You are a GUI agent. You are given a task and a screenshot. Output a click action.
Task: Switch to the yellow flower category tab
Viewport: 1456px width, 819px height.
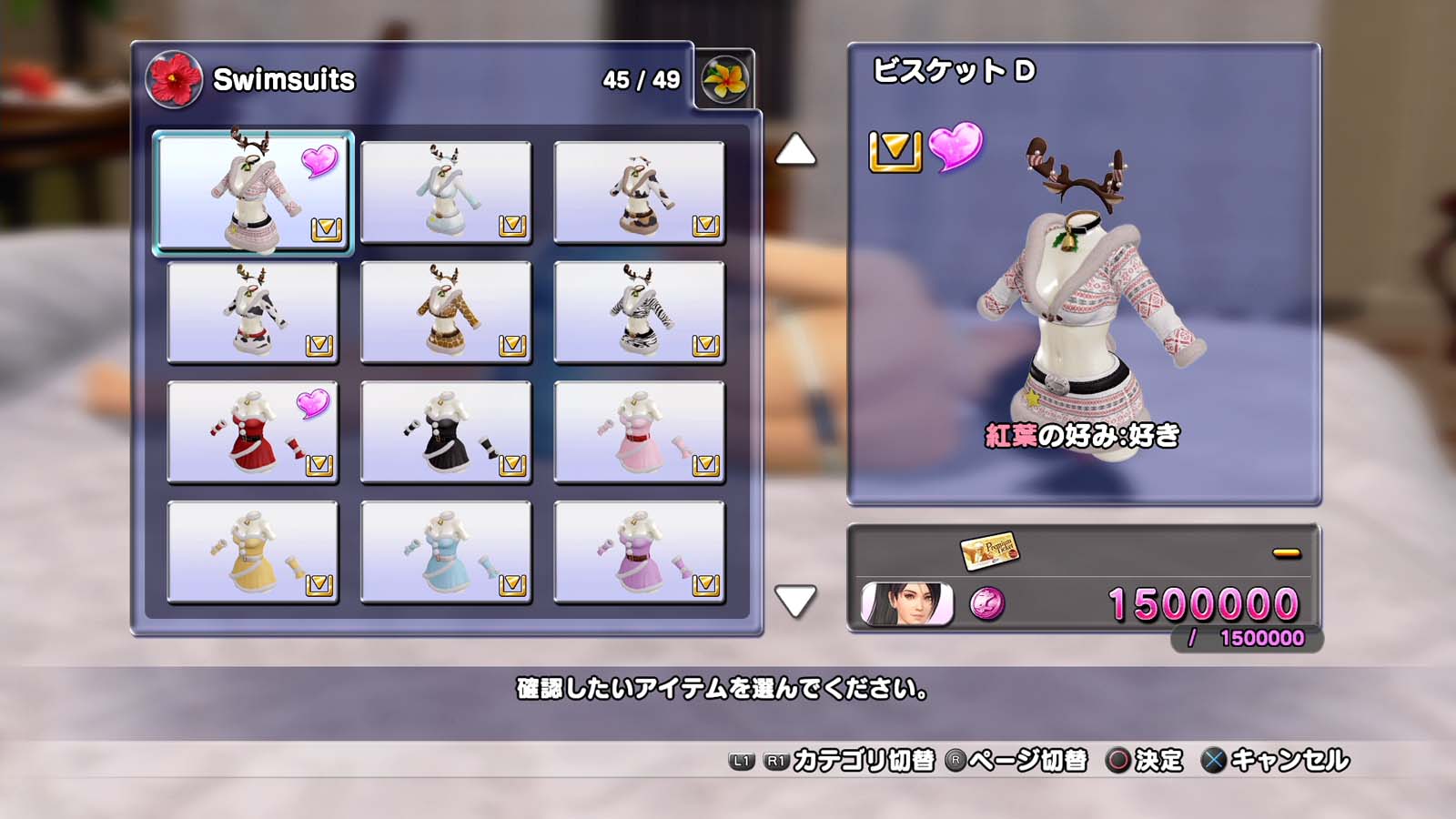(724, 80)
